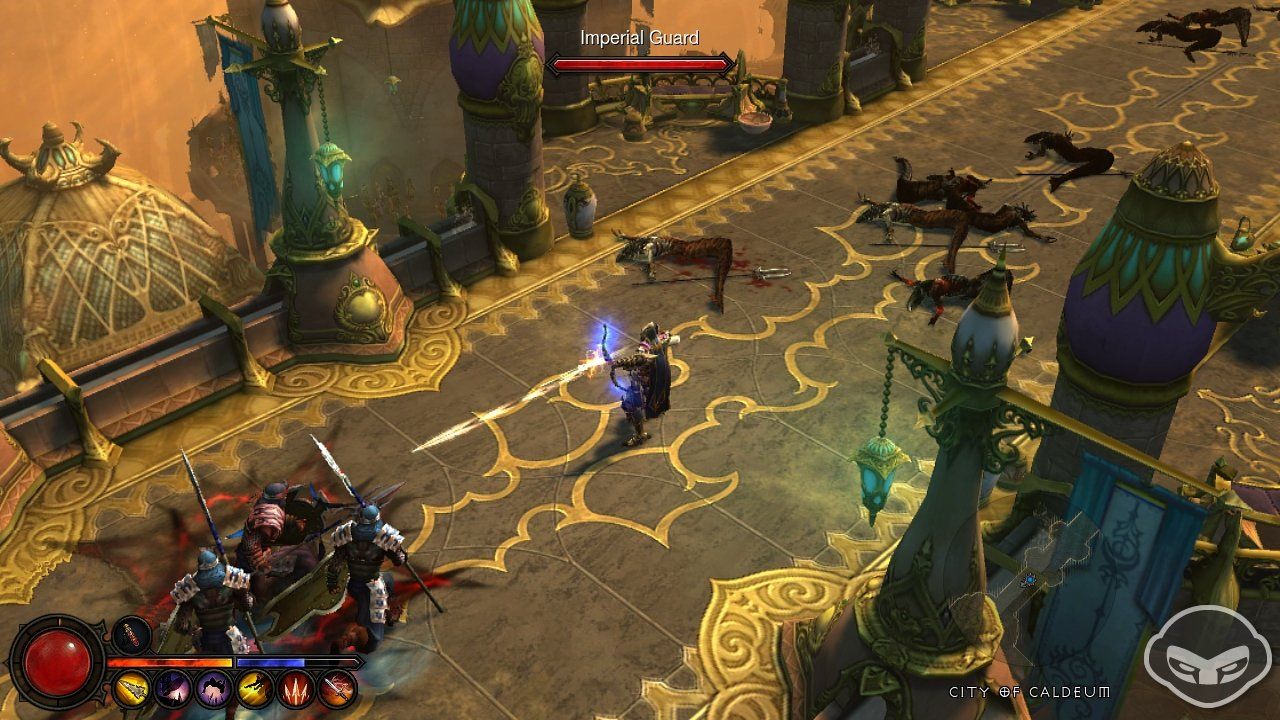Click the City of Caldeum zone label
Viewport: 1280px width, 720px height.
pyautogui.click(x=1028, y=690)
